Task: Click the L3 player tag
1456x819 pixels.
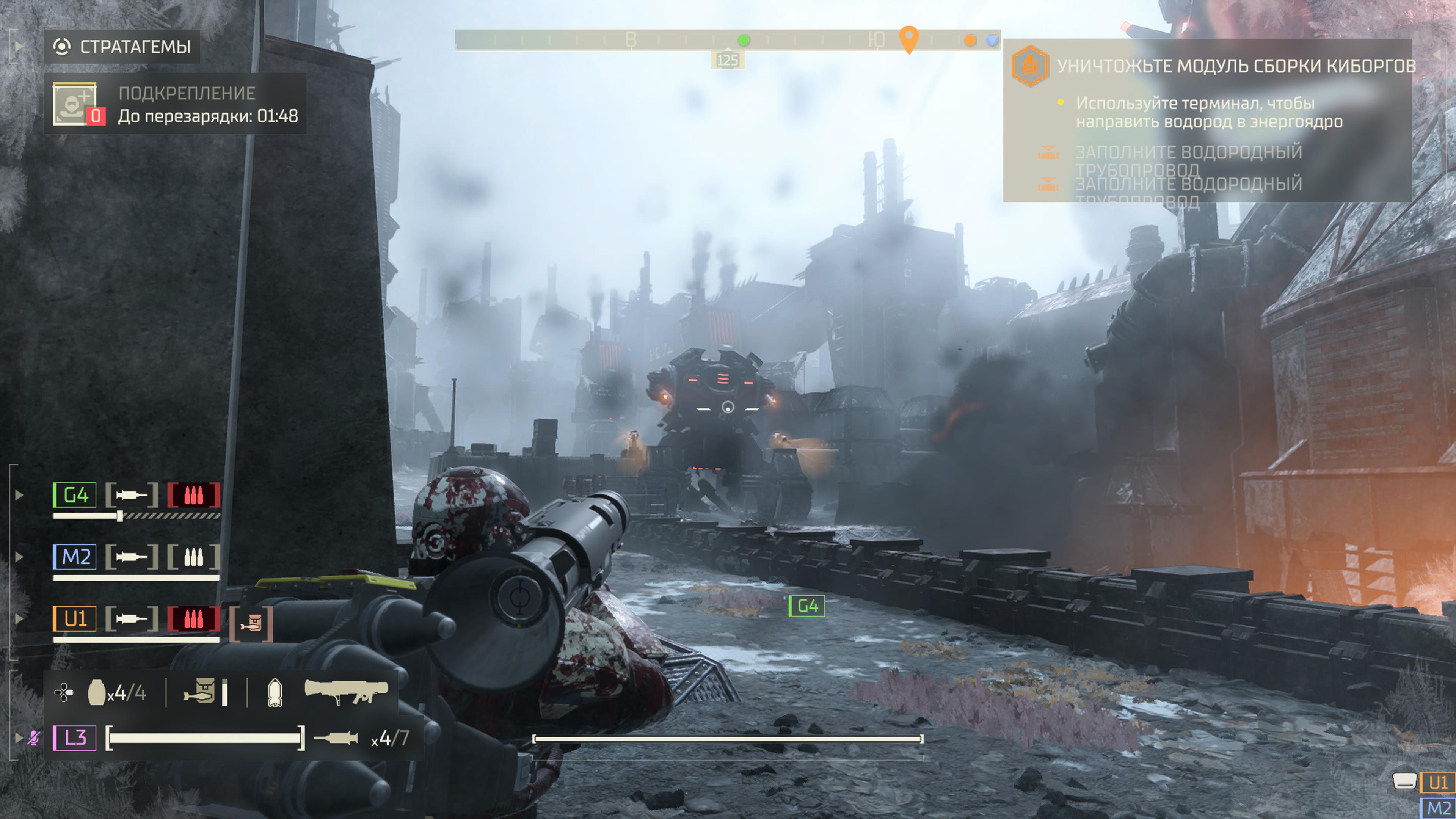Action: 75,737
